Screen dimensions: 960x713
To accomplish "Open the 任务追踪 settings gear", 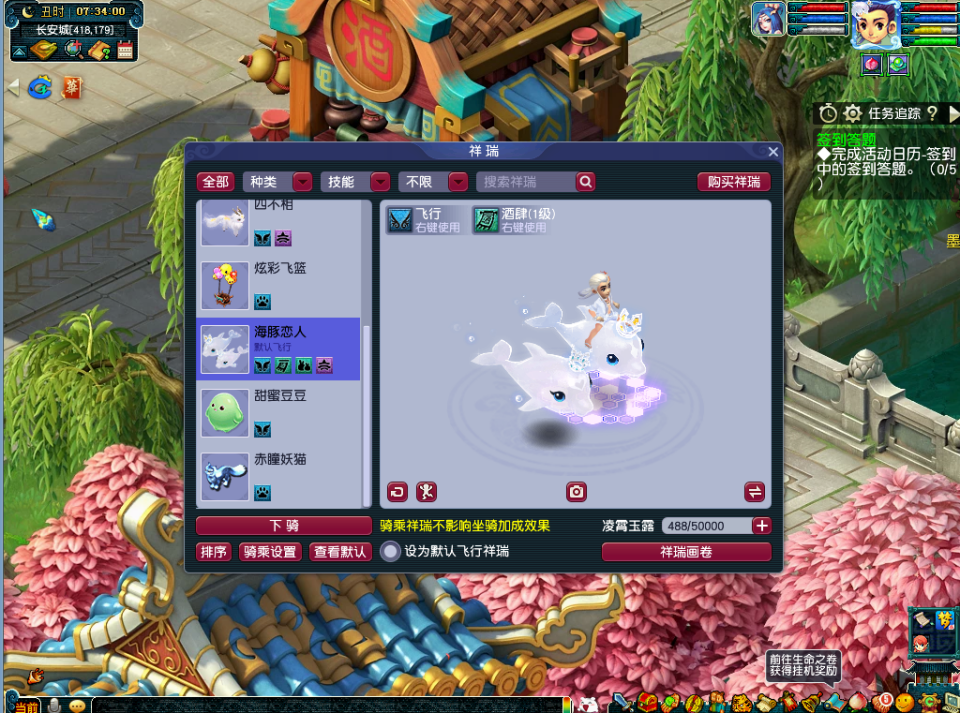I will 852,113.
